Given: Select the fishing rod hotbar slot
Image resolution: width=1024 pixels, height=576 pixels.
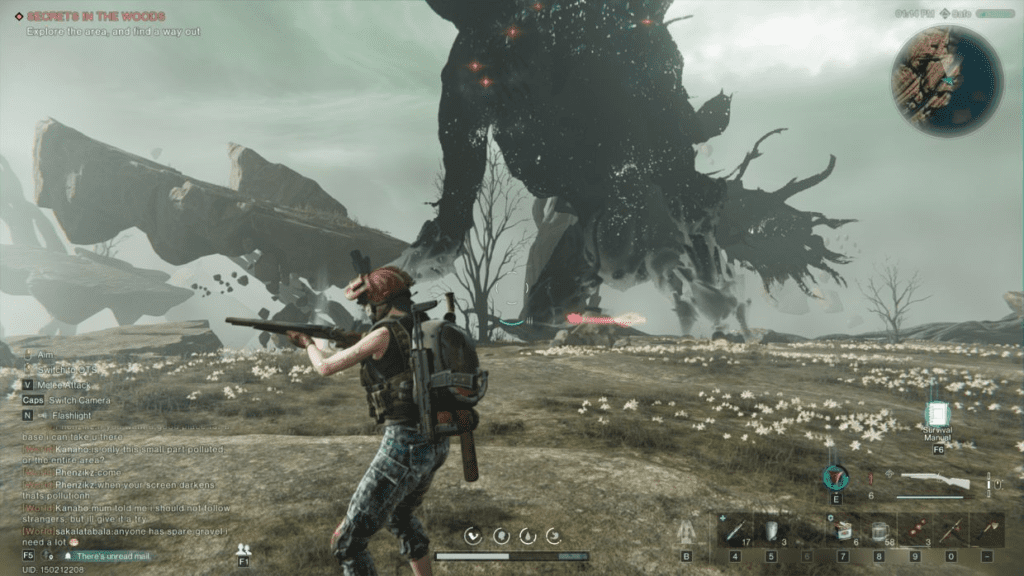Looking at the screenshot, I should 951,531.
